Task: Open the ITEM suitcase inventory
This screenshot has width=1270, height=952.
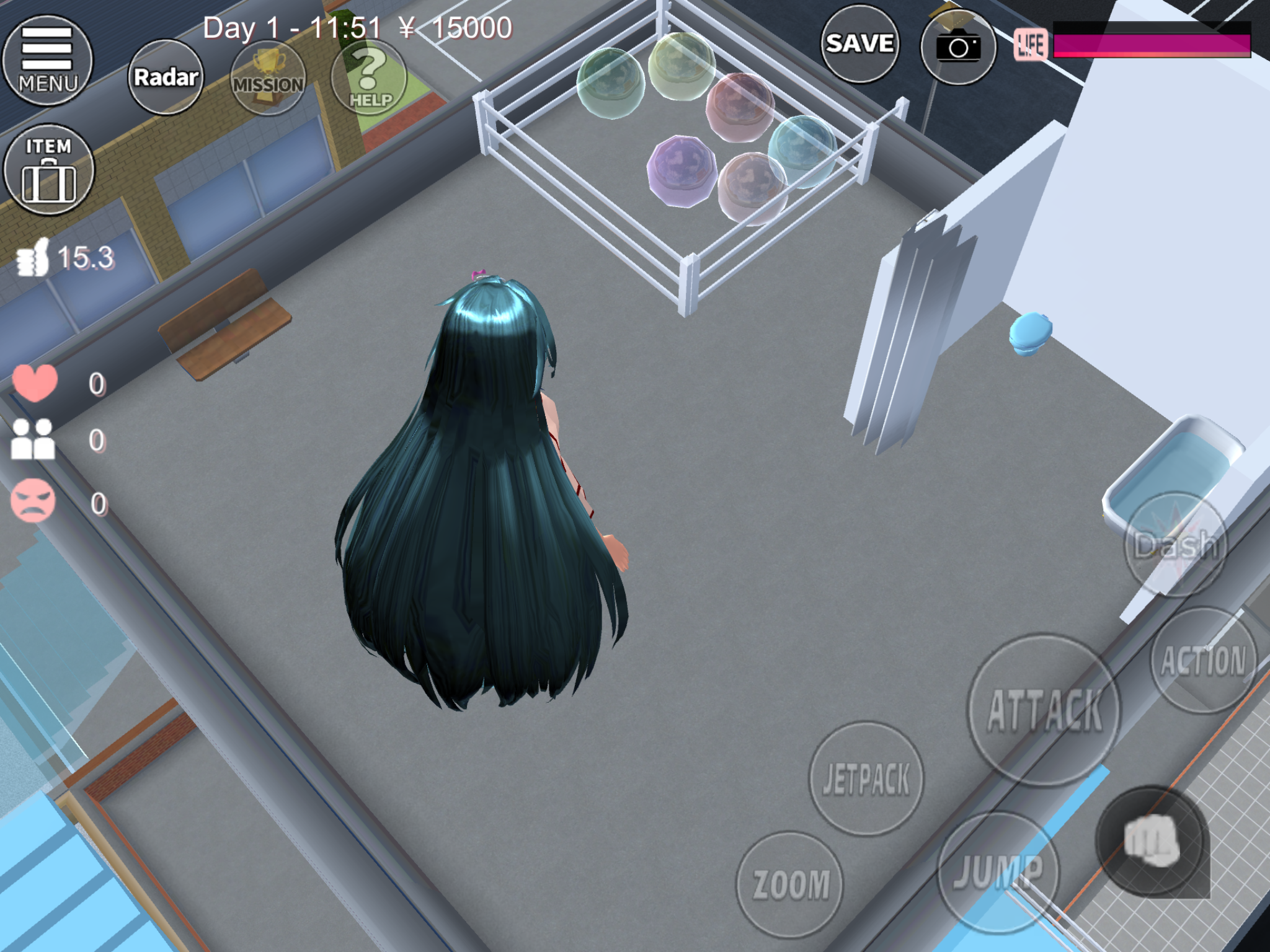Action: pyautogui.click(x=48, y=170)
